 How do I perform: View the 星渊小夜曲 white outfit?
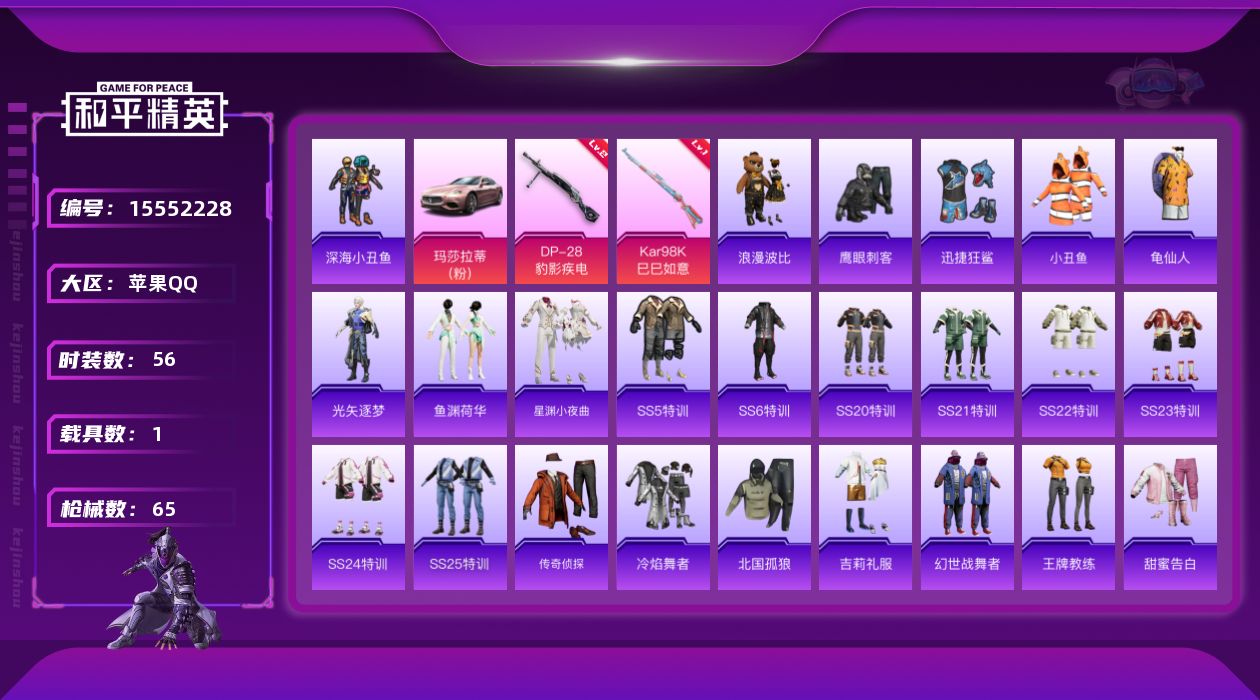pos(561,364)
